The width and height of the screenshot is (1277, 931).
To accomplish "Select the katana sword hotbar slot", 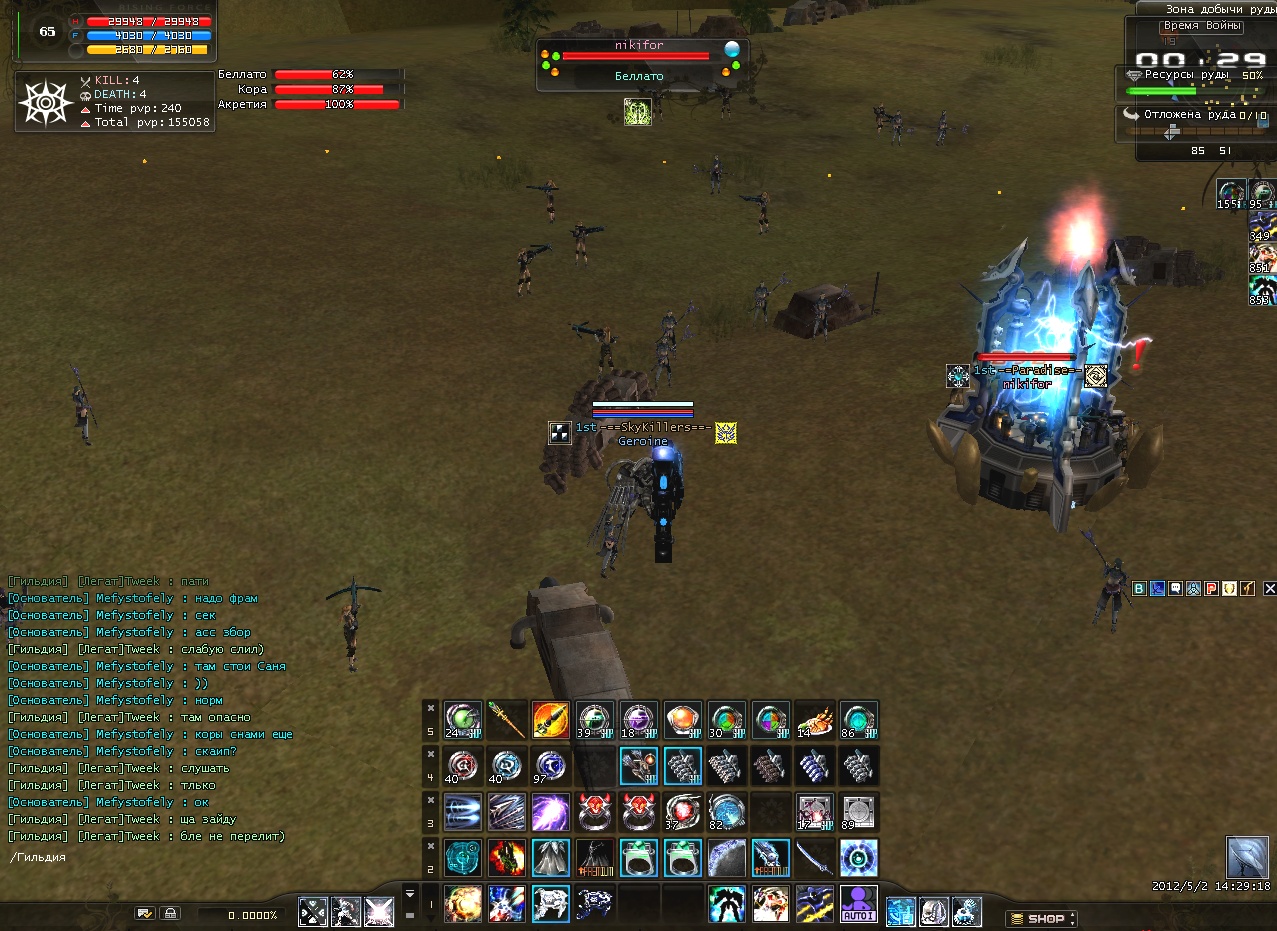I will pos(815,857).
